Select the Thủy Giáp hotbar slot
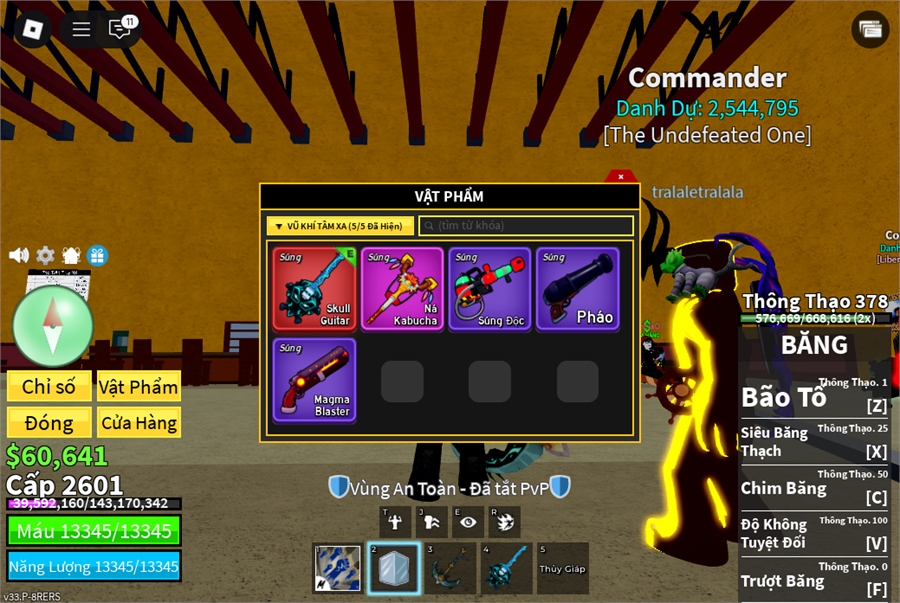This screenshot has height=603, width=900. coord(562,568)
